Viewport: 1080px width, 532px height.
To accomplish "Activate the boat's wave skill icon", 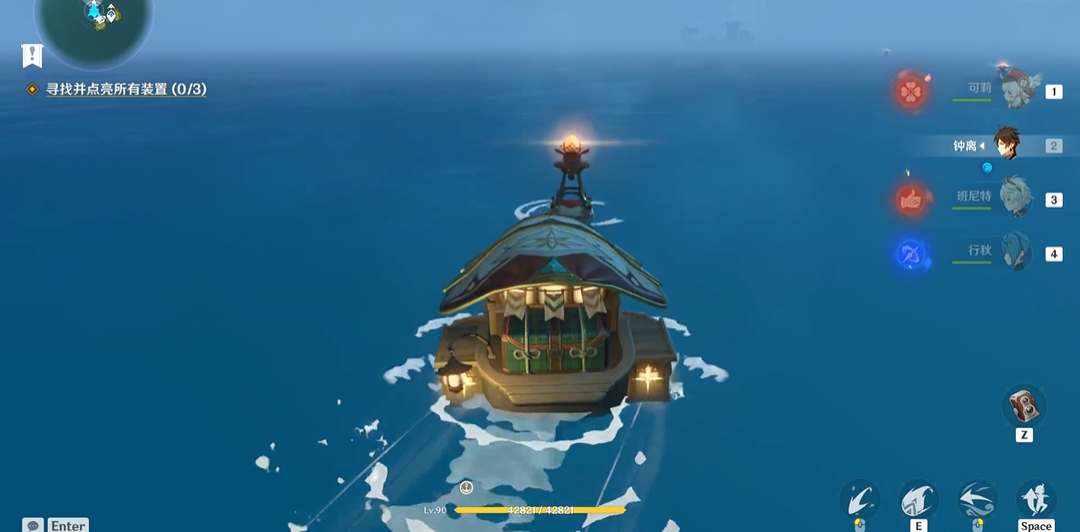I will pos(918,499).
